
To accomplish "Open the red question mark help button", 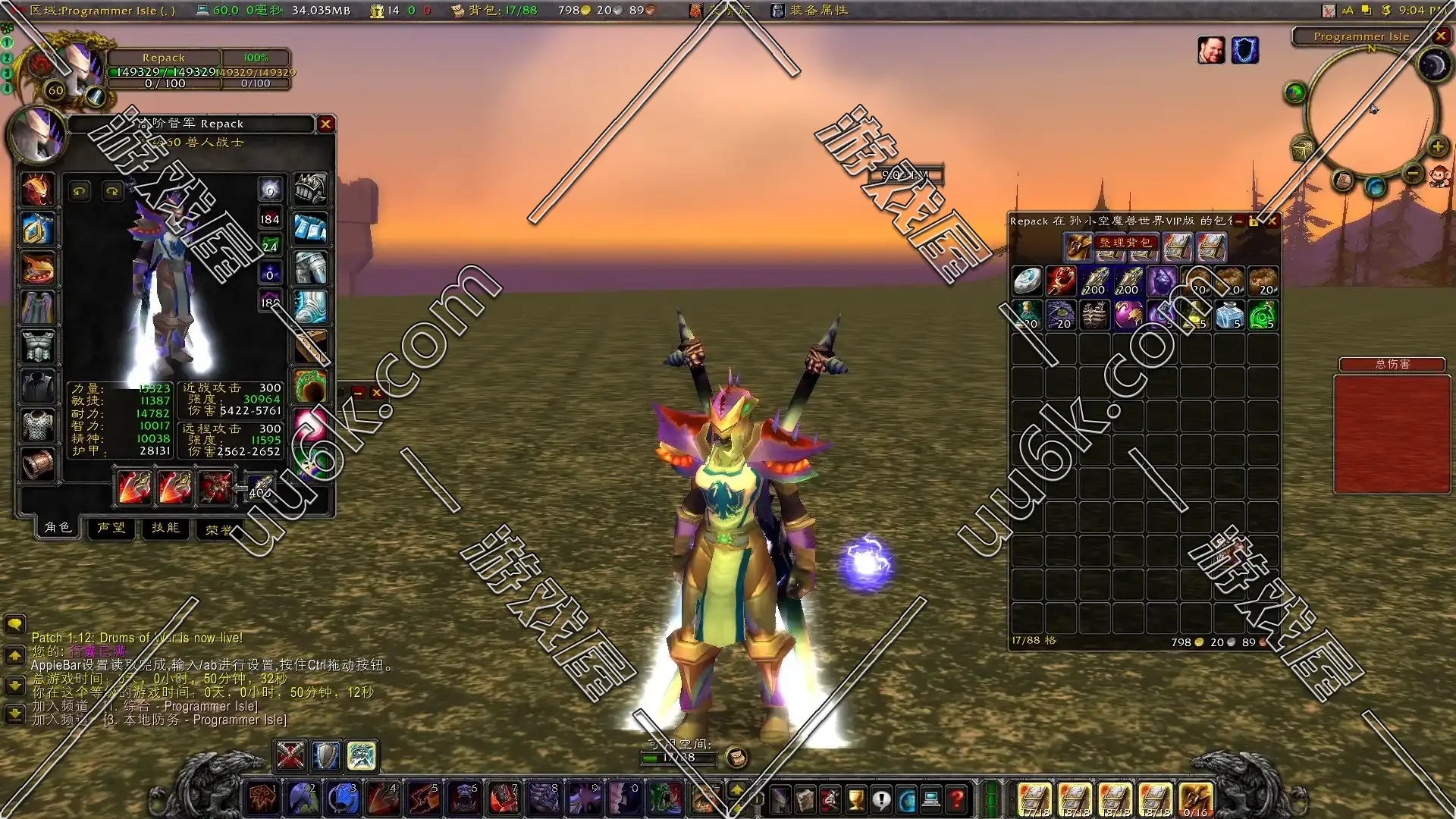I will 957,799.
